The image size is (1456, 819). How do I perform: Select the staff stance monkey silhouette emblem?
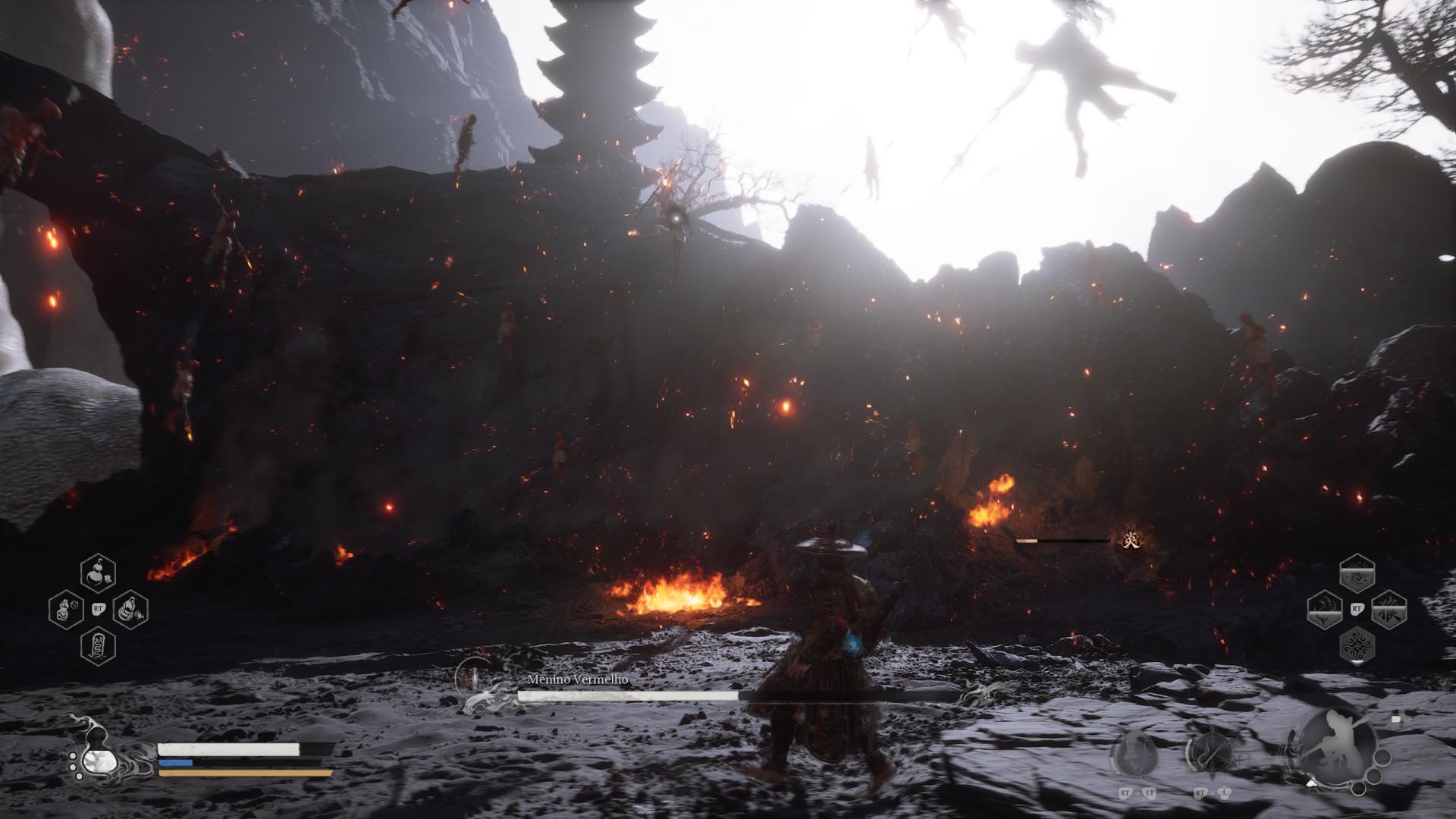1335,745
